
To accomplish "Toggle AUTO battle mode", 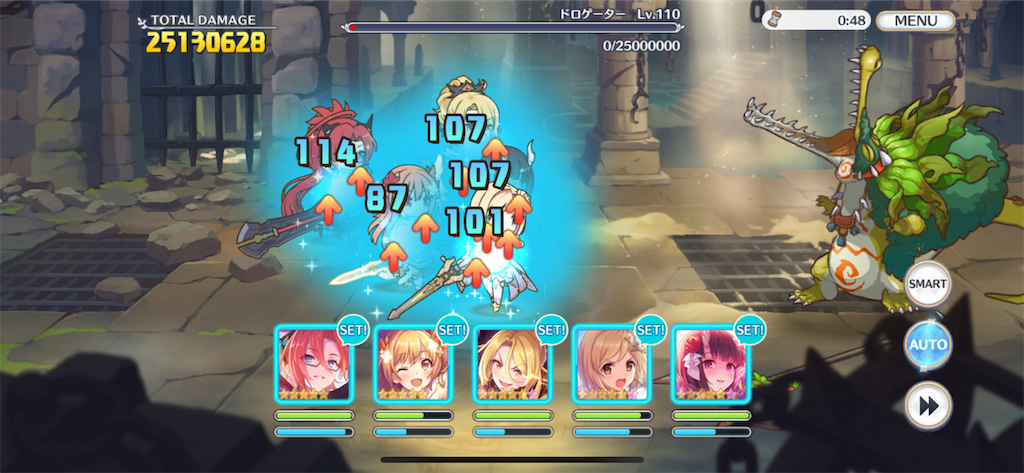I will (x=926, y=345).
